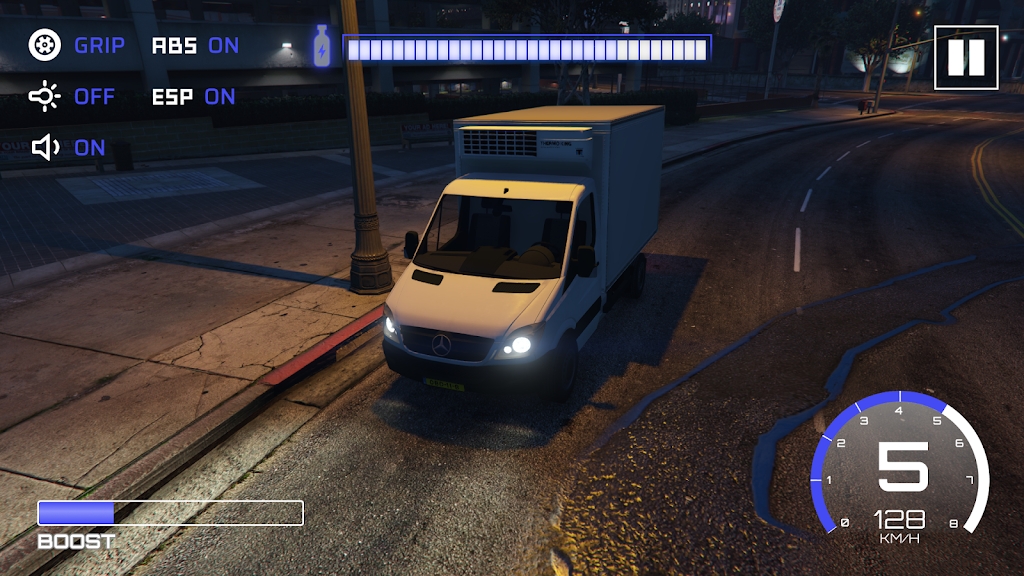Toggle the ESP stability control
Image resolution: width=1024 pixels, height=576 pixels.
pyautogui.click(x=193, y=97)
